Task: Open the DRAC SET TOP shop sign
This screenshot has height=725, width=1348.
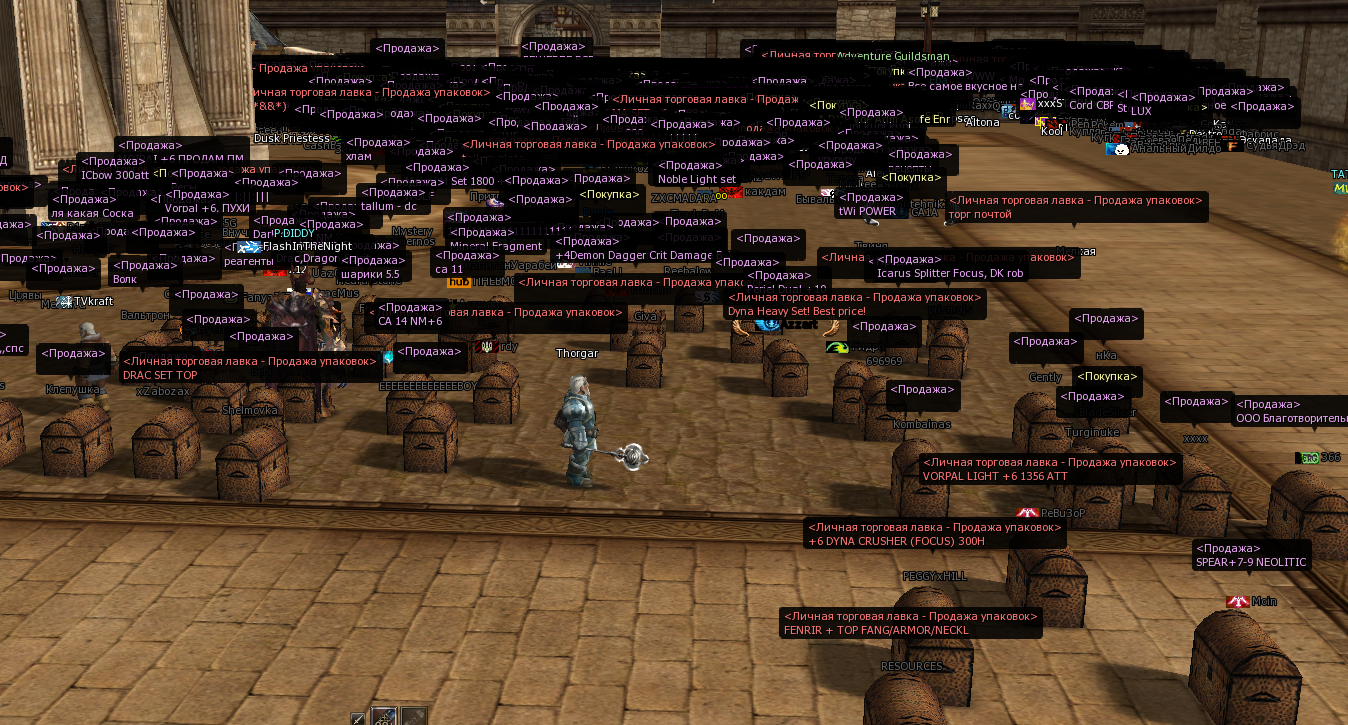Action: pyautogui.click(x=160, y=375)
